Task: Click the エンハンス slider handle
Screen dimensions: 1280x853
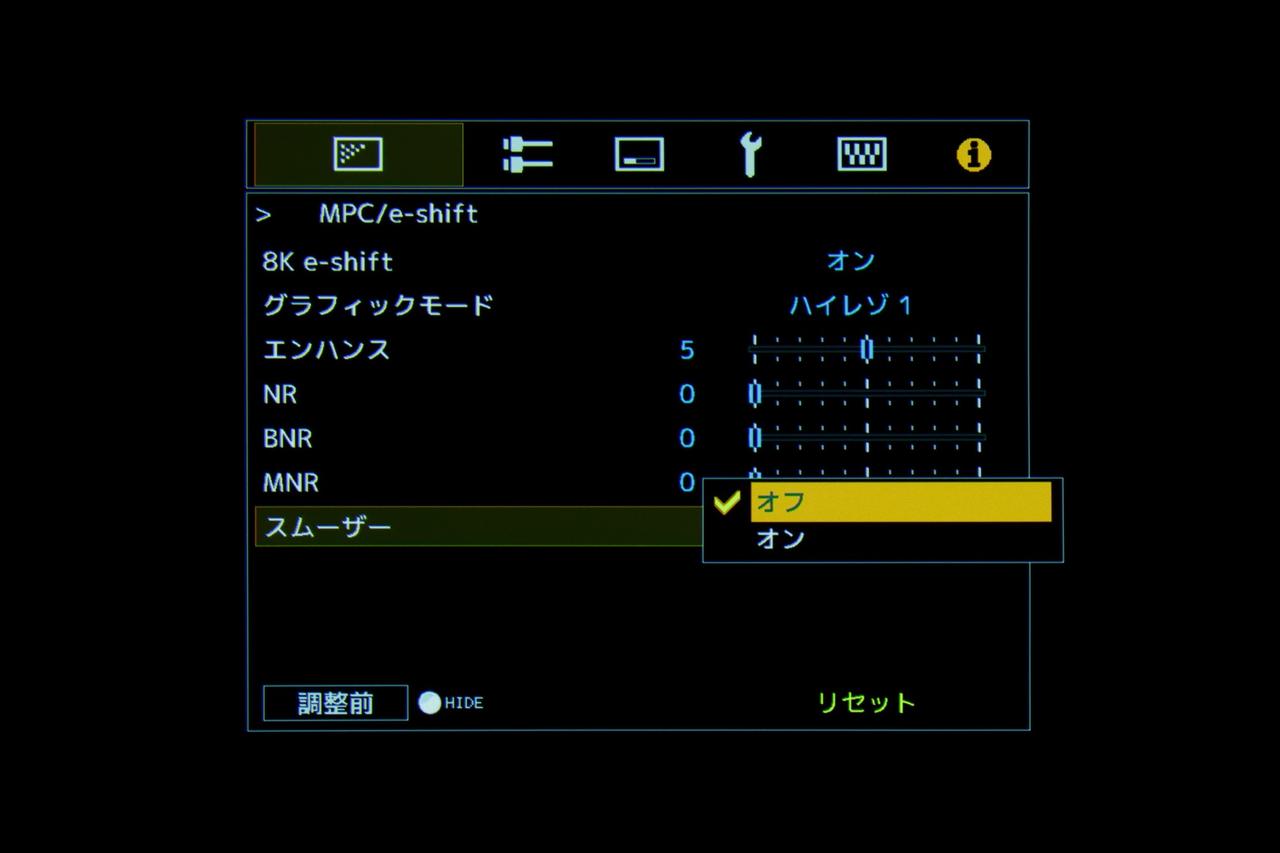Action: point(866,349)
